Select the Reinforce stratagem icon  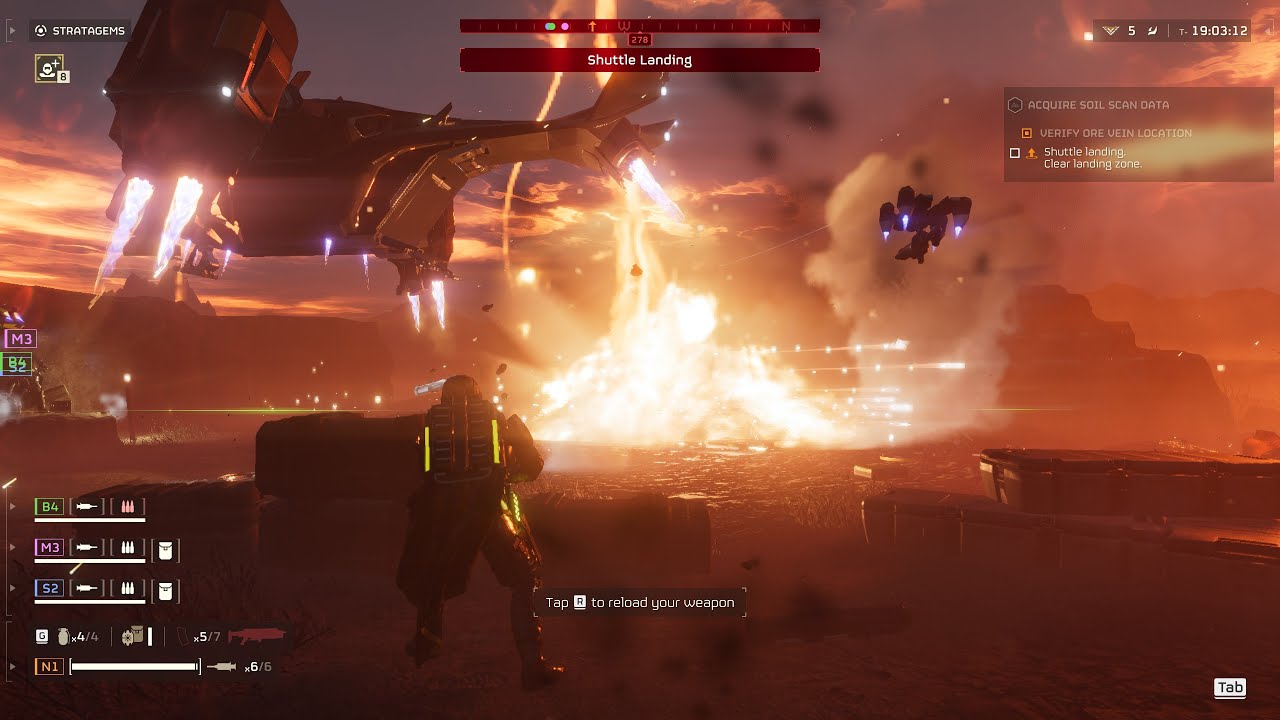(49, 68)
